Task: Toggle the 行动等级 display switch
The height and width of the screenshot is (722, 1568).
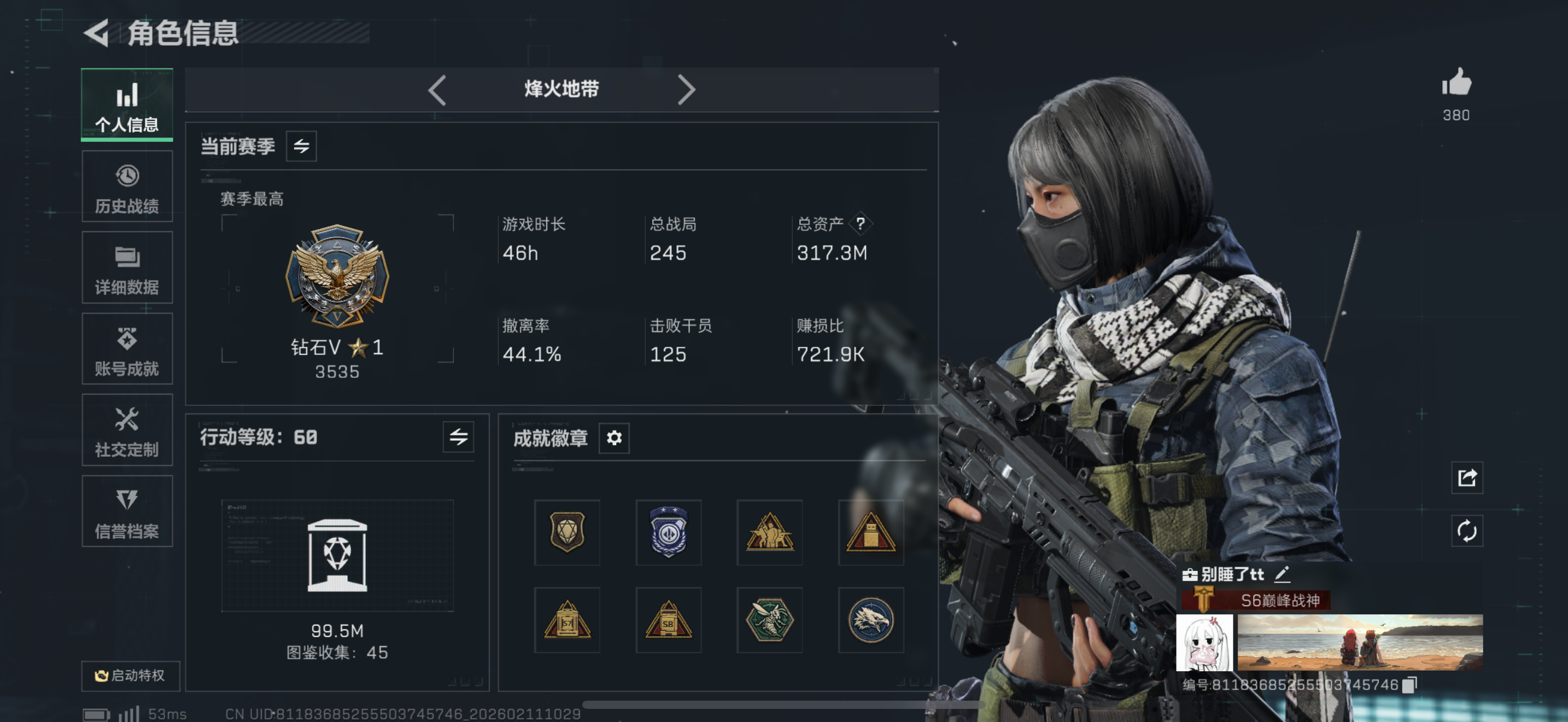Action: [x=460, y=437]
